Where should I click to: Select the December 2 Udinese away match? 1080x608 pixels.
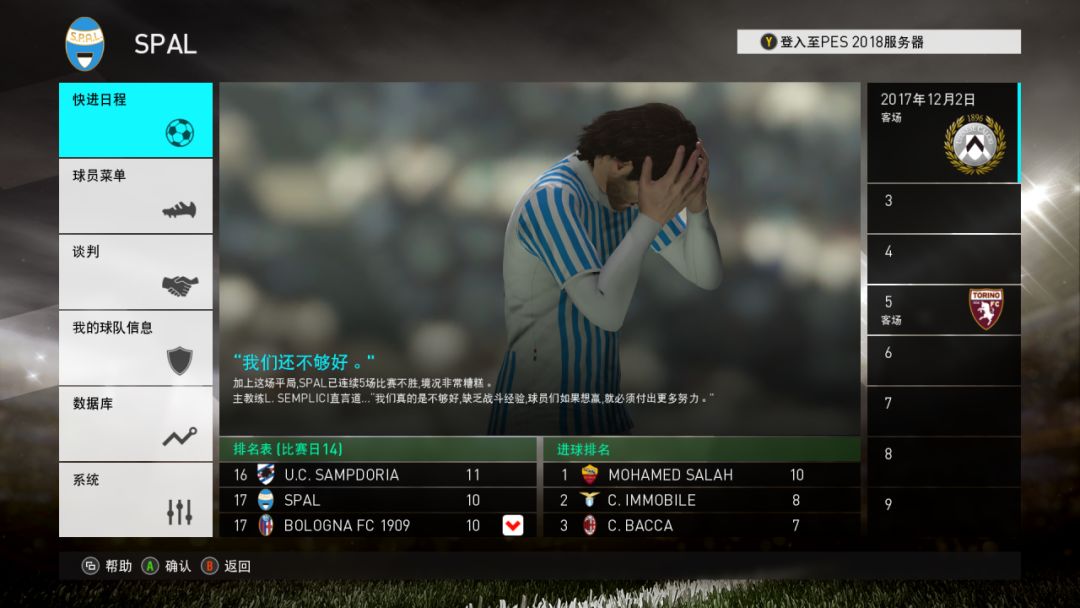[x=943, y=133]
